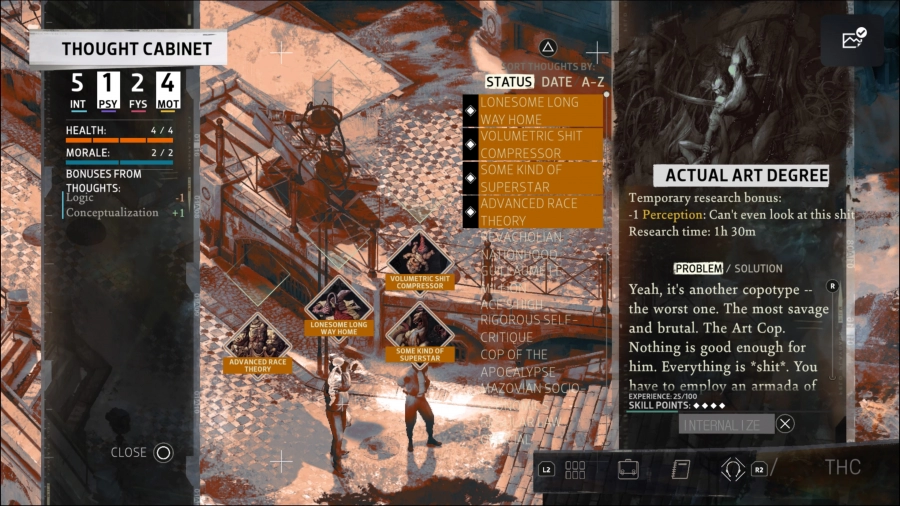This screenshot has height=506, width=900.
Task: Open the six-square grid character sheet icon
Action: pos(575,469)
